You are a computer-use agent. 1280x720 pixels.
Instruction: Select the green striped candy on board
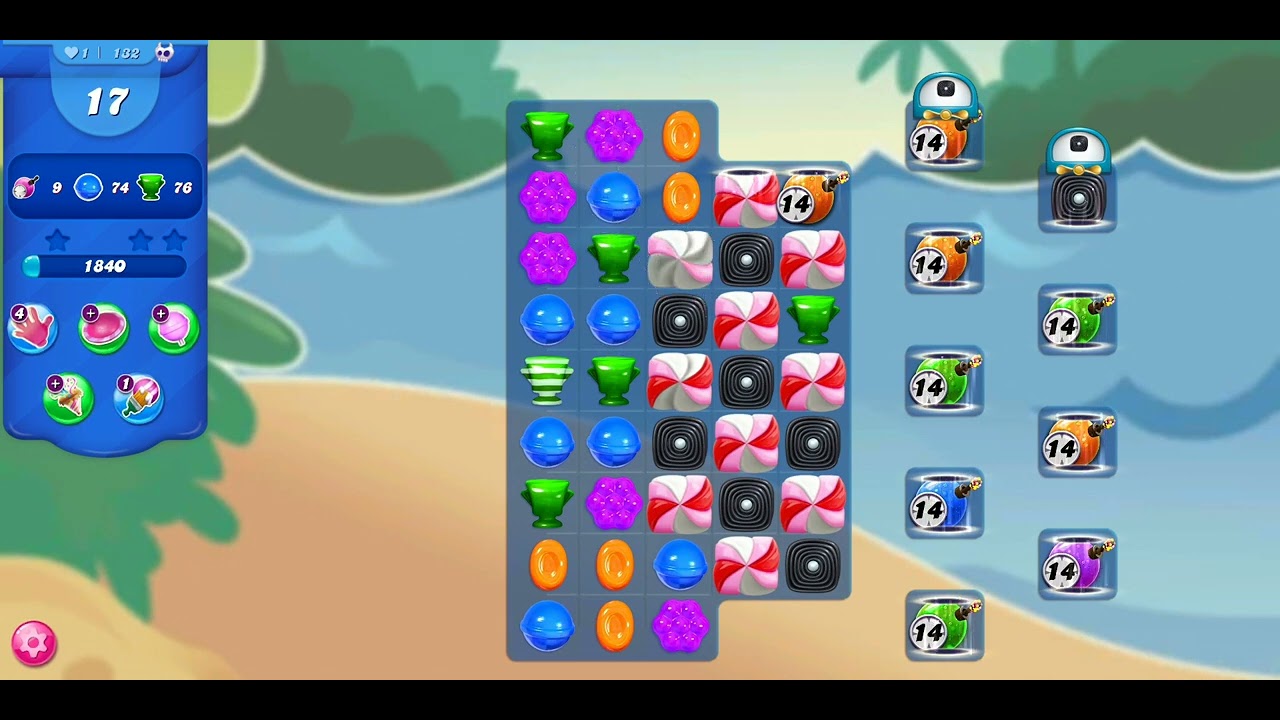click(547, 381)
